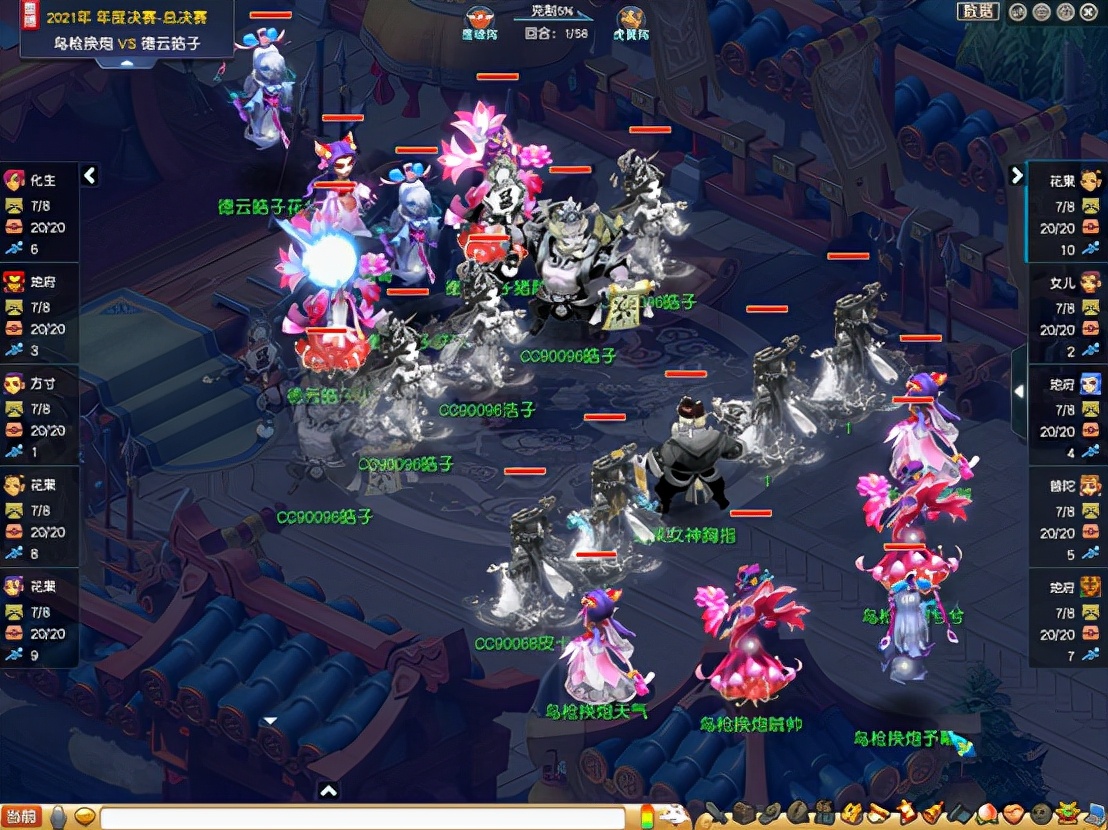Expand the match title dropdown arrow

click(126, 63)
